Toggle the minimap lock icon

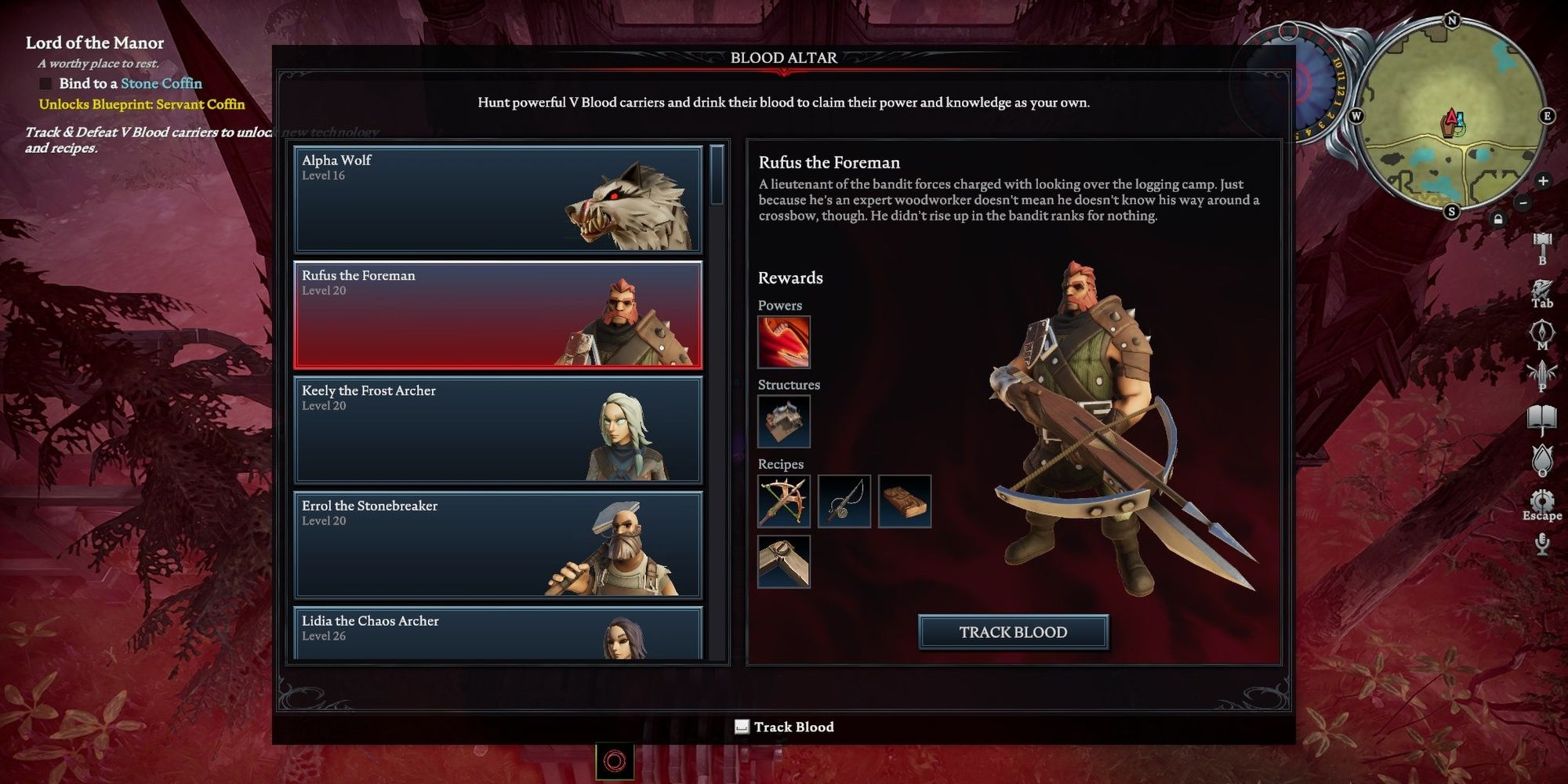[1498, 220]
